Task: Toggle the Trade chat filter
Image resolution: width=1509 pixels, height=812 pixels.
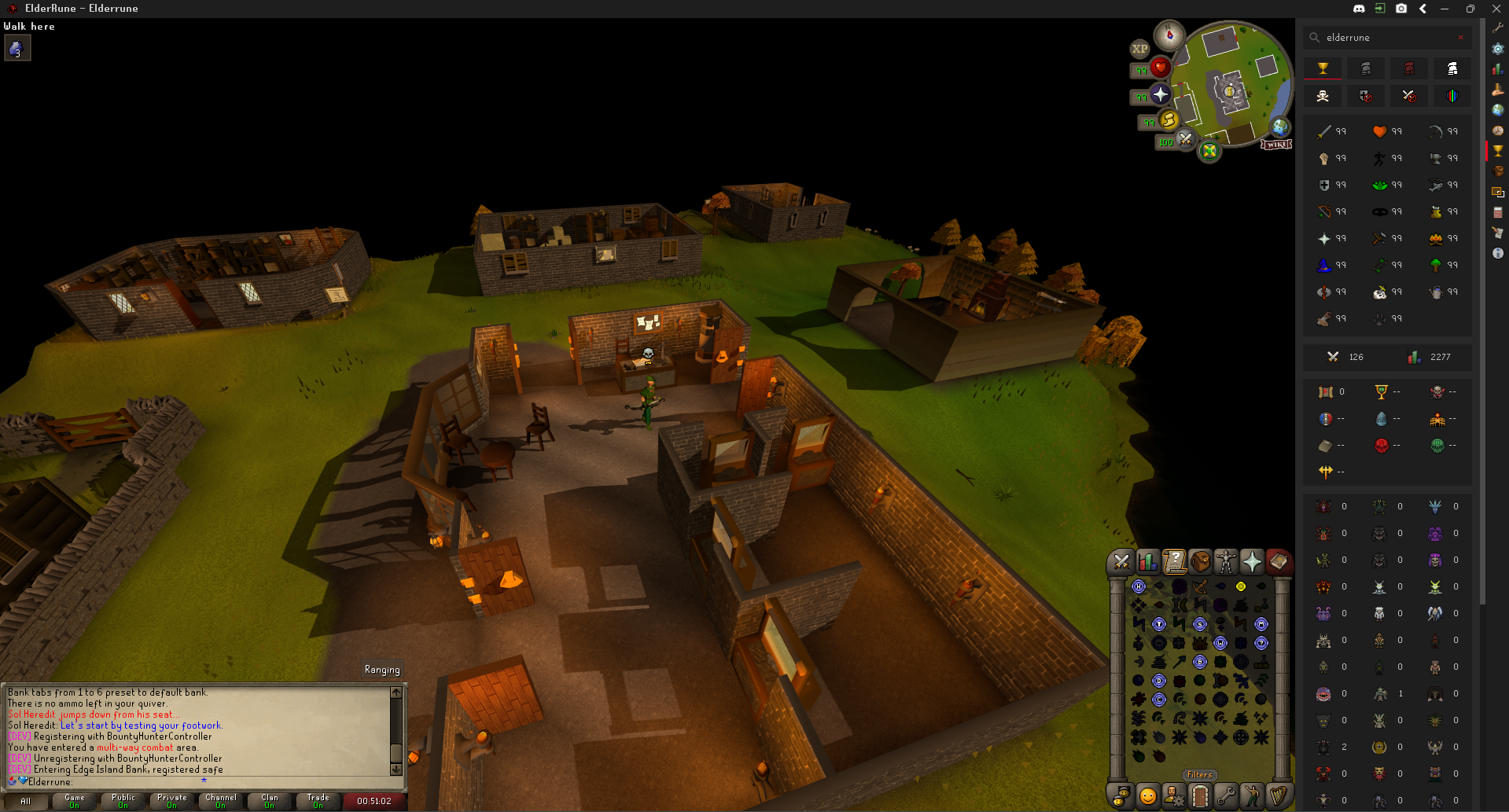Action: [318, 801]
